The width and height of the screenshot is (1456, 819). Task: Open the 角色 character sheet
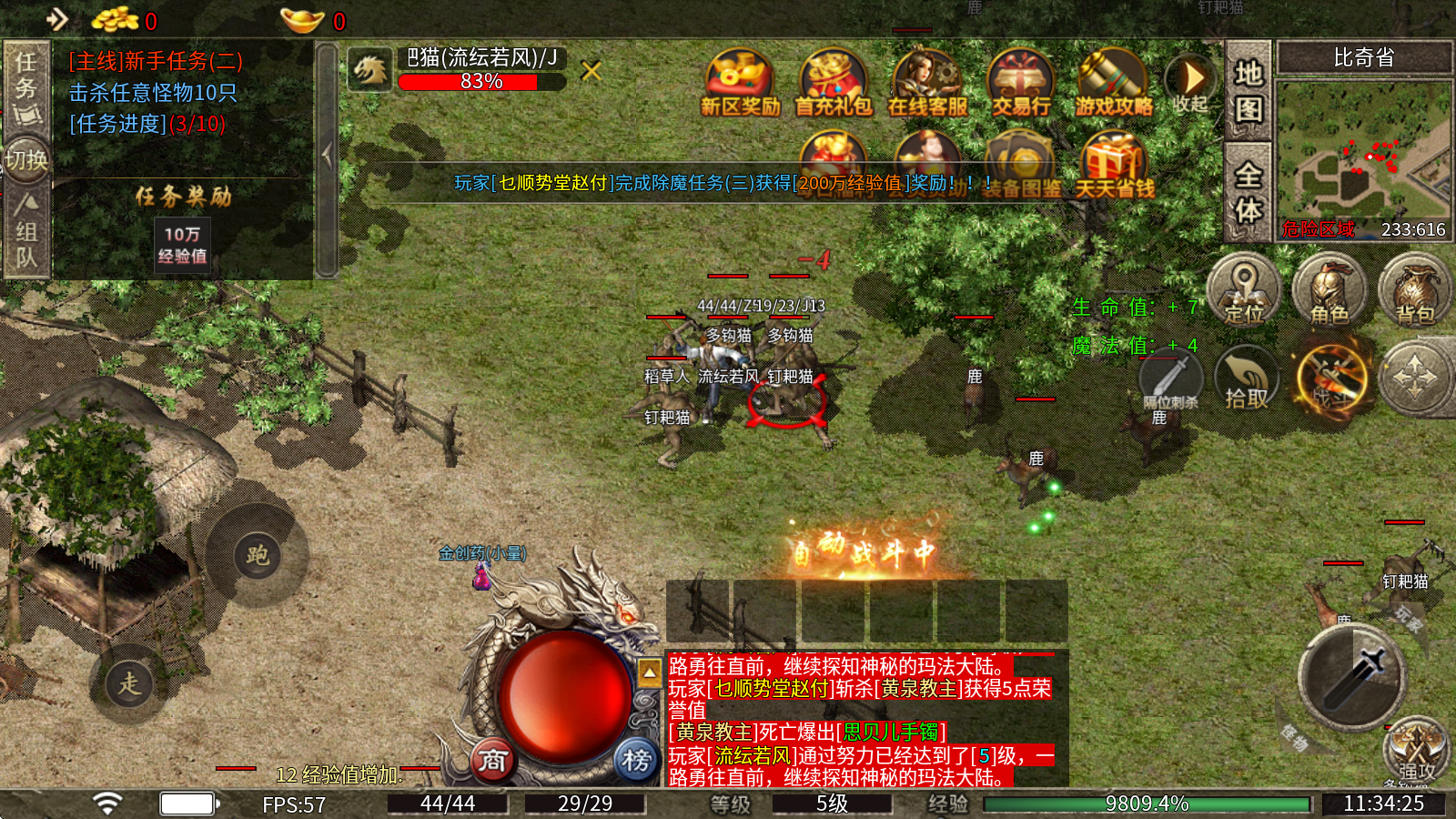coord(1330,289)
